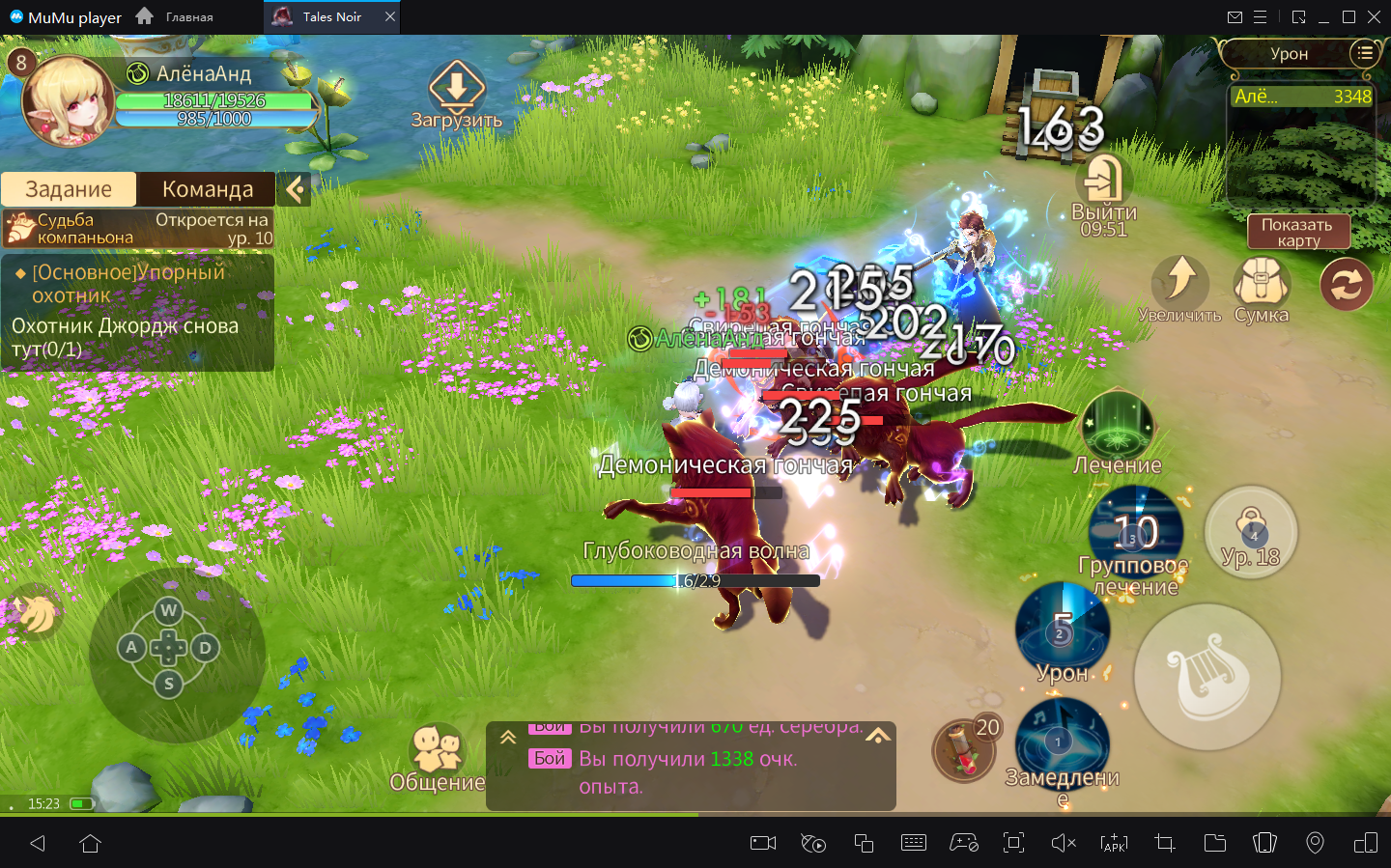Leave the dungeon with the Выйти button
The height and width of the screenshot is (868, 1391).
point(1103,182)
